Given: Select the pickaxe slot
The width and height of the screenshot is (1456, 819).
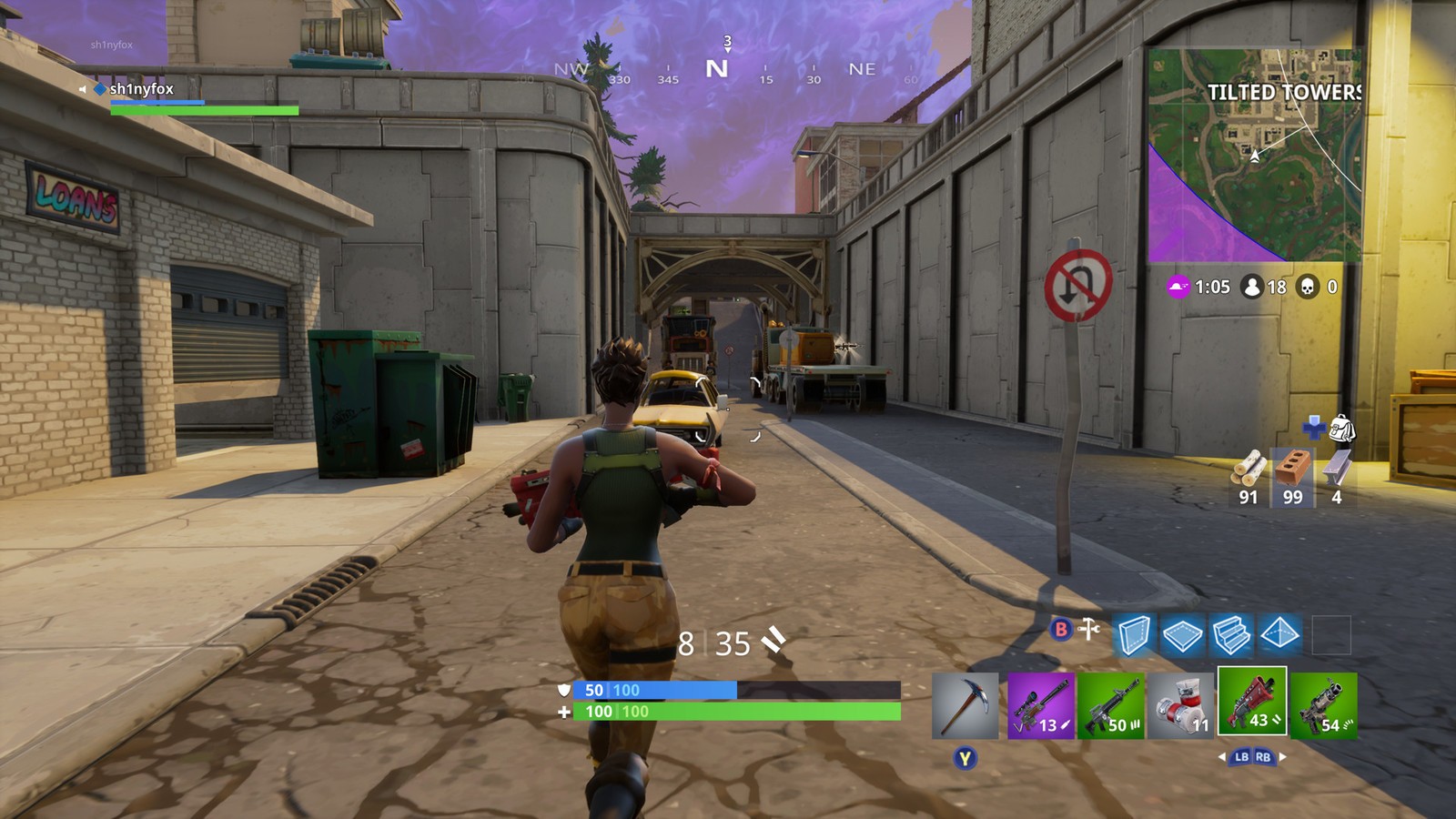Looking at the screenshot, I should pyautogui.click(x=965, y=706).
